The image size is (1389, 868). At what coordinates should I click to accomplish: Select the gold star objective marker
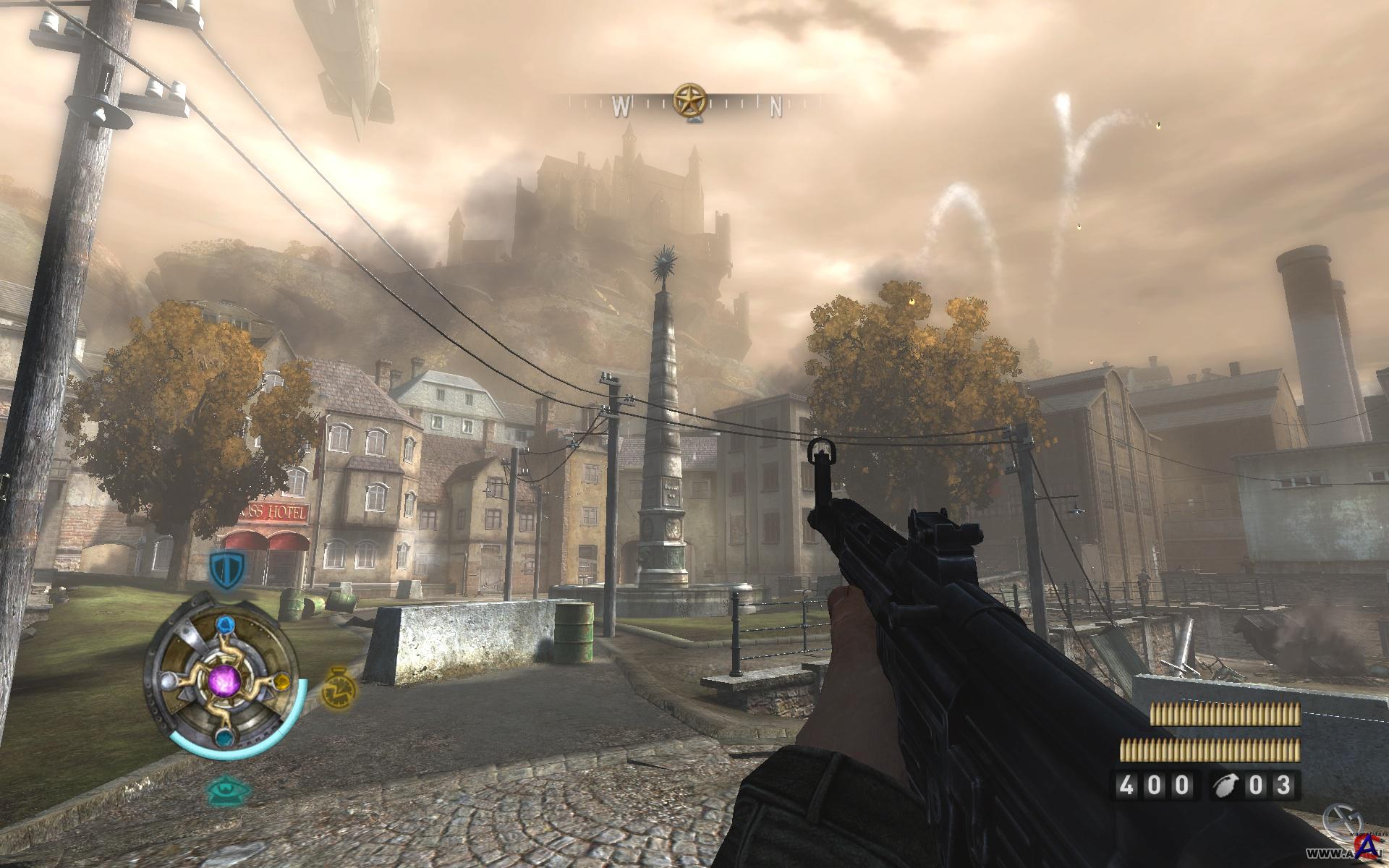689,101
